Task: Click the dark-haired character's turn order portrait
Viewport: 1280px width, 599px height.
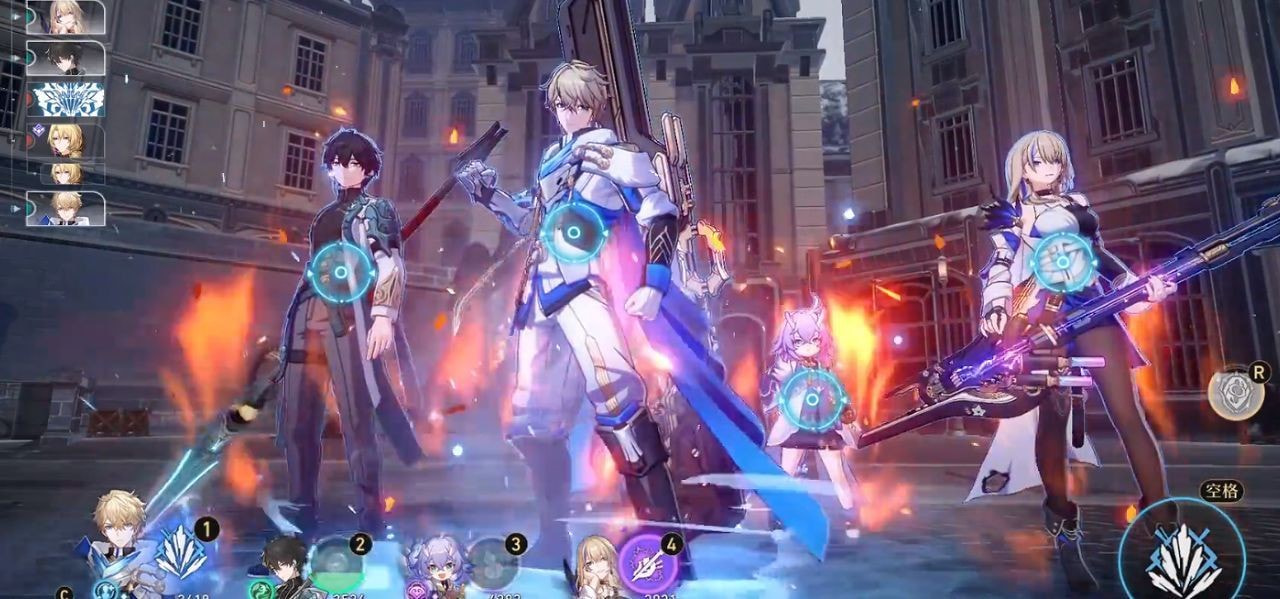Action: [x=65, y=58]
